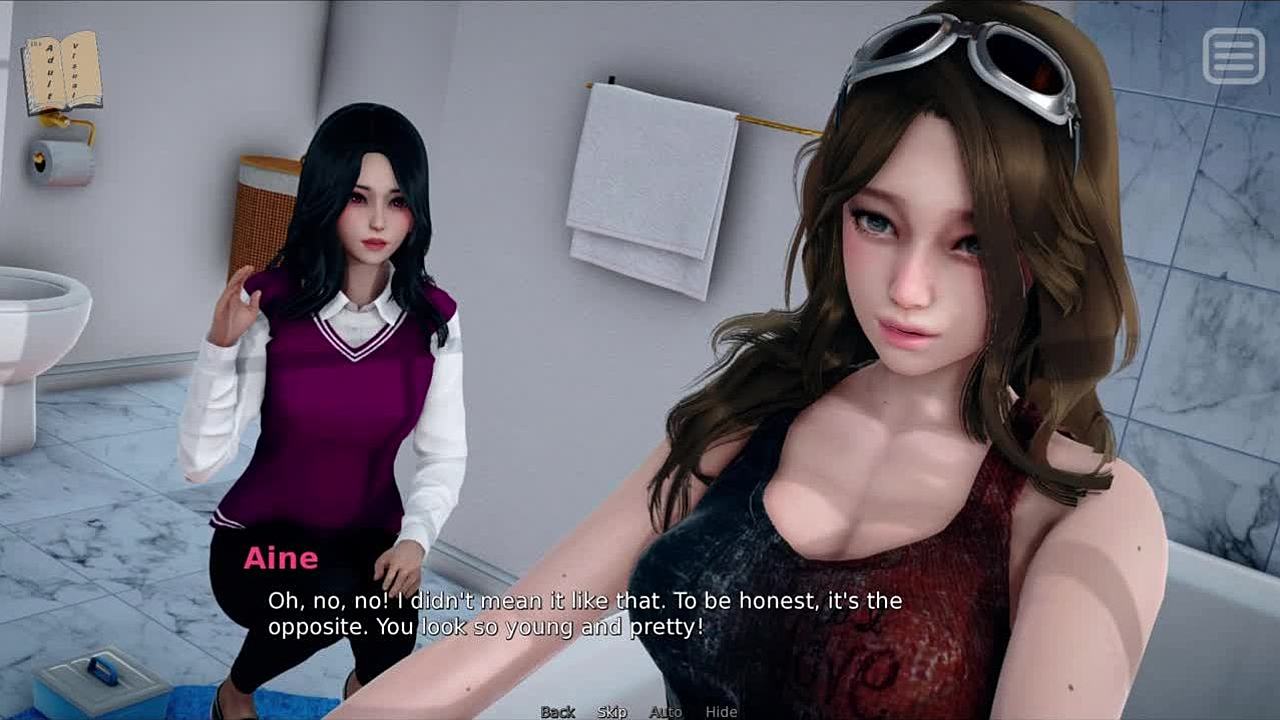Hide the dialogue interface
Screen dimensions: 1280x720
pos(721,711)
